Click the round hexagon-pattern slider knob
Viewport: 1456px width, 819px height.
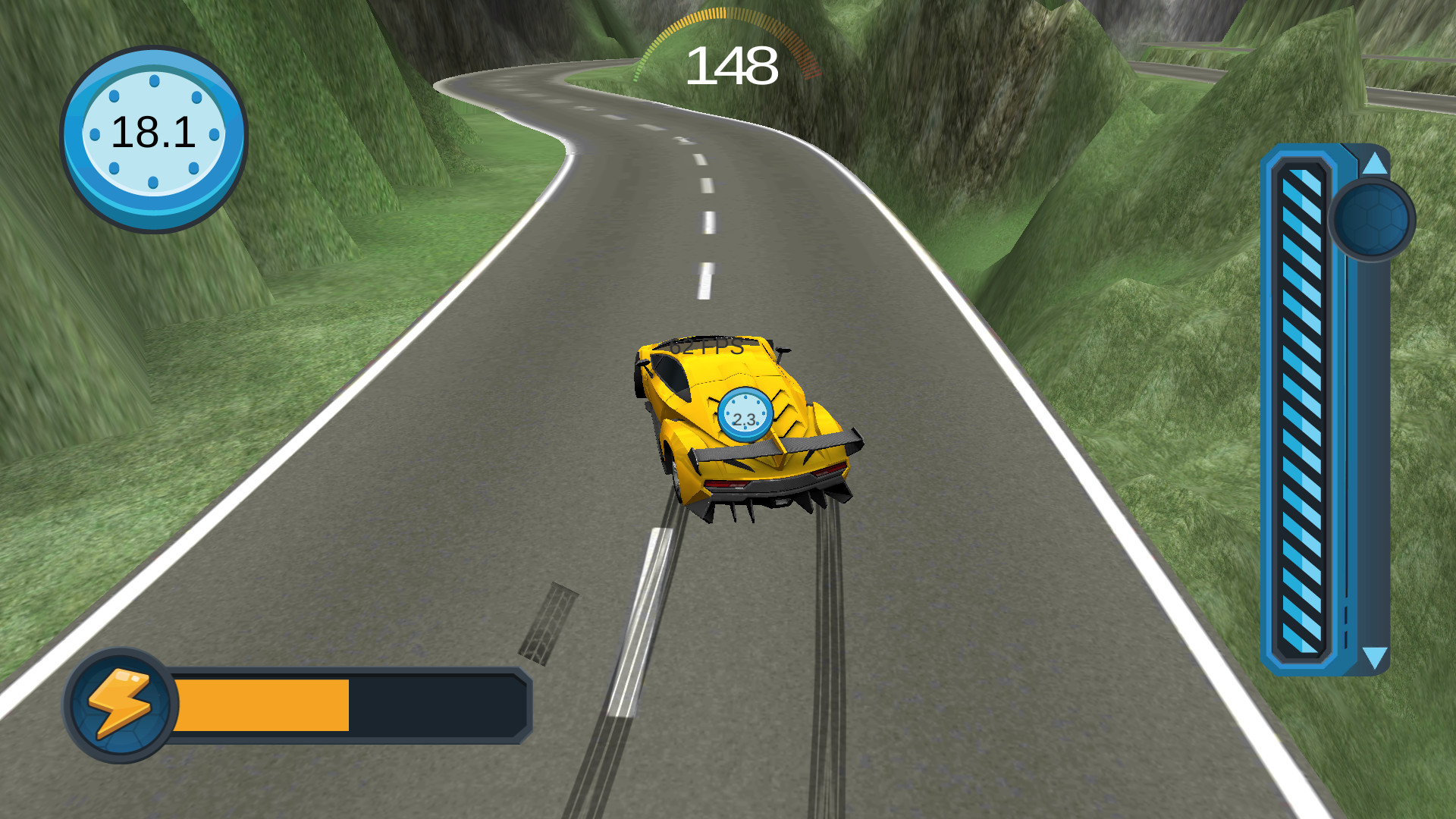(1371, 220)
